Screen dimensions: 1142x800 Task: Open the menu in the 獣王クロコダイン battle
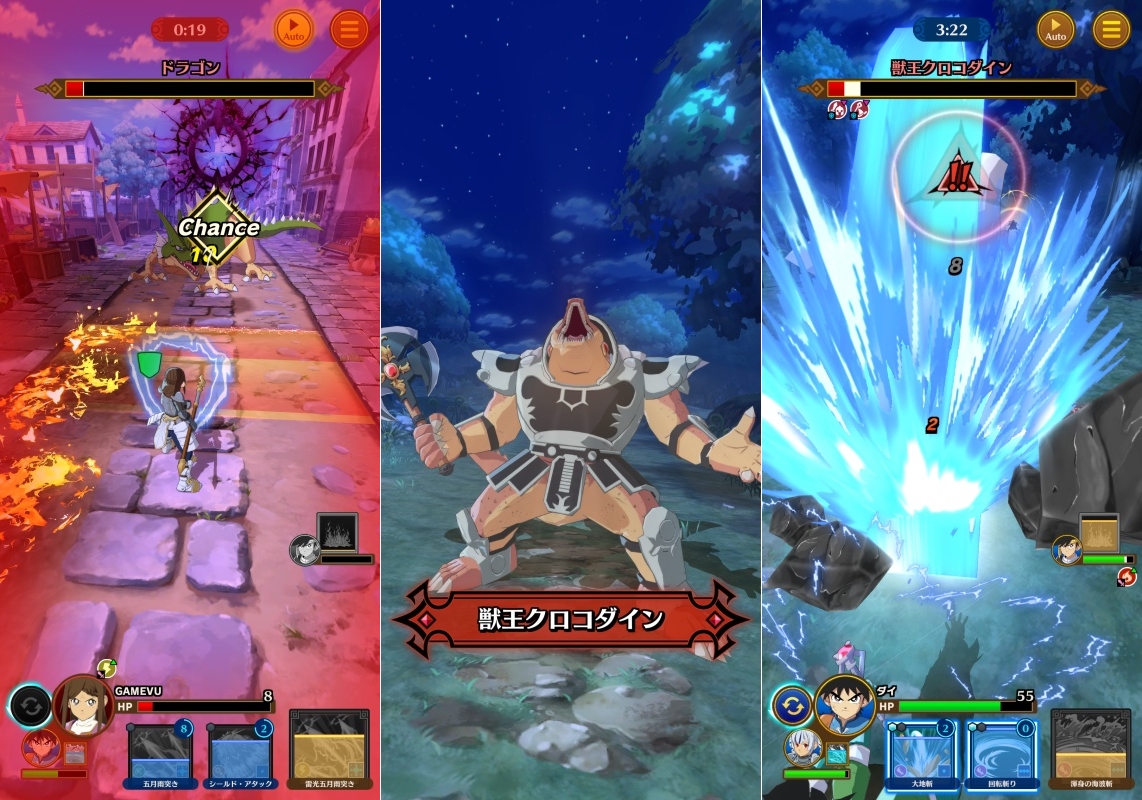pos(1111,30)
